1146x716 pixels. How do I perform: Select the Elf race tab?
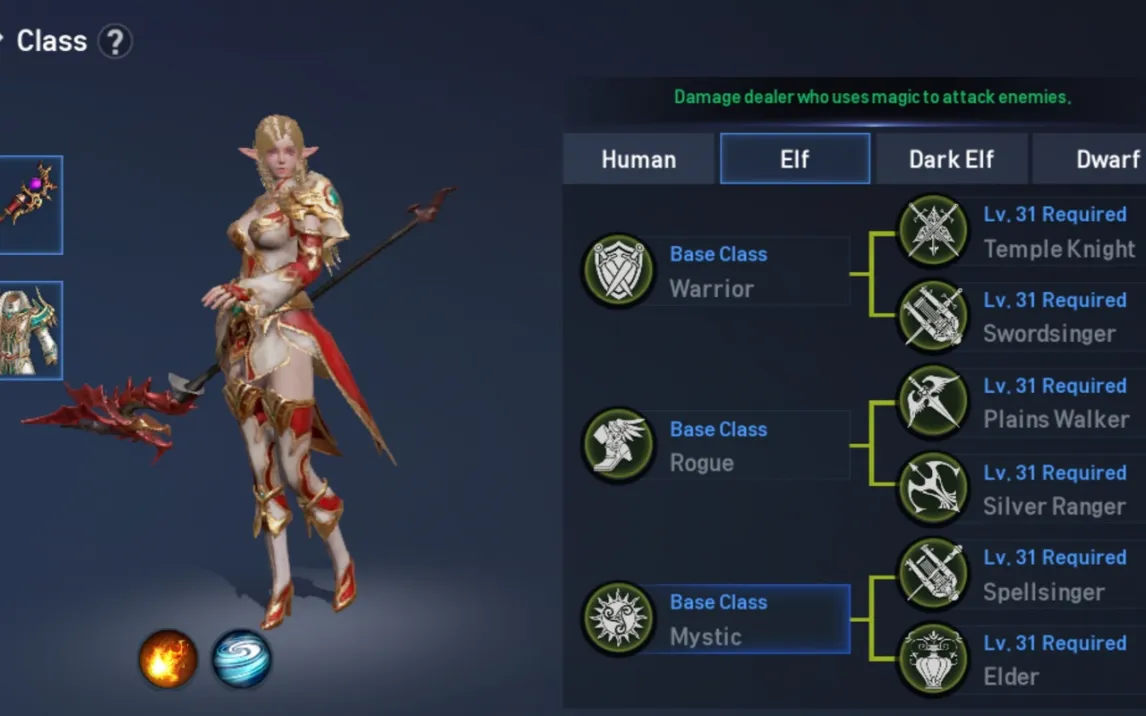click(795, 159)
